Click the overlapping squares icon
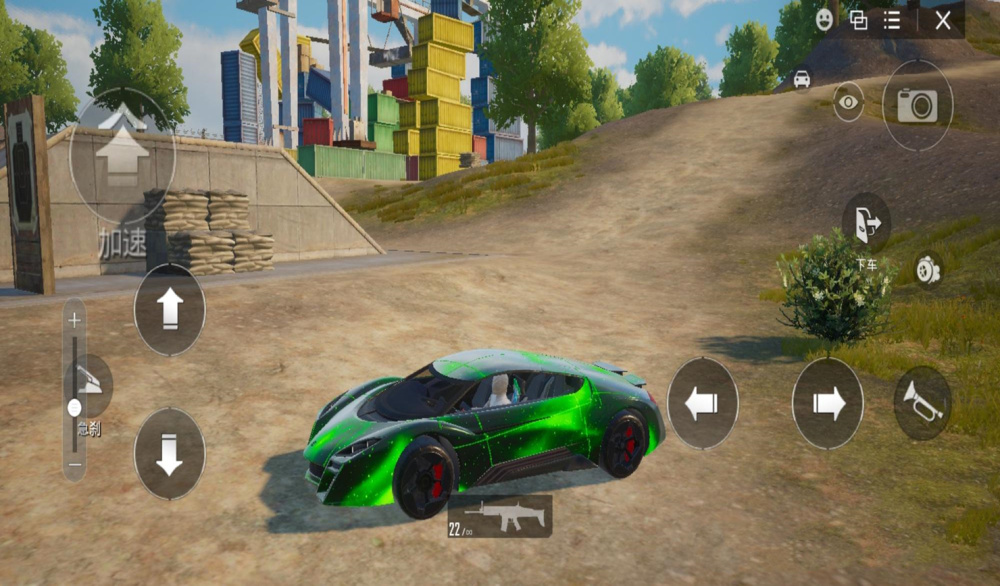The image size is (1000, 586). point(858,19)
